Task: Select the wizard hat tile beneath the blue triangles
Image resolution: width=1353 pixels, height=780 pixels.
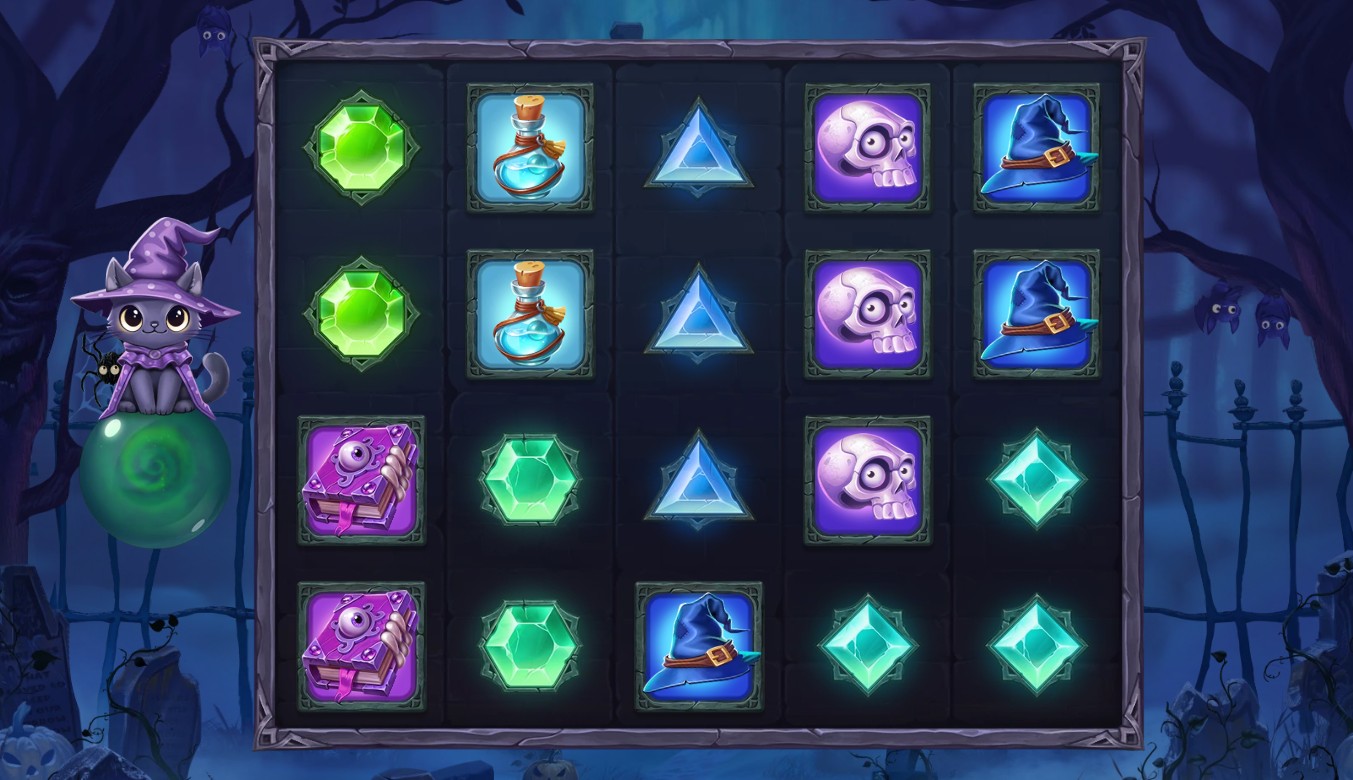Action: tap(698, 646)
